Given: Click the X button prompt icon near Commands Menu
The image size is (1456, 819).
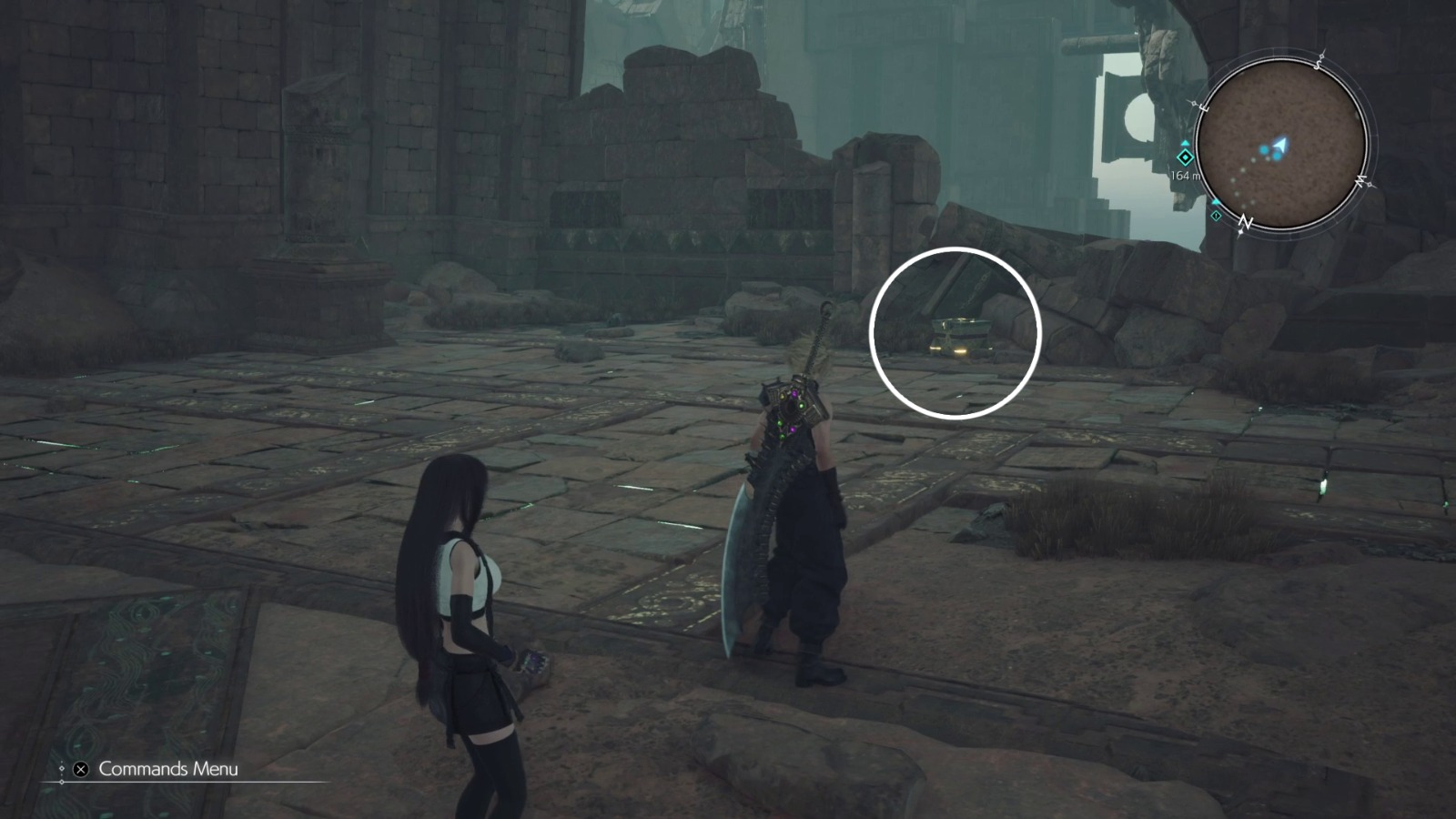Looking at the screenshot, I should (80, 769).
